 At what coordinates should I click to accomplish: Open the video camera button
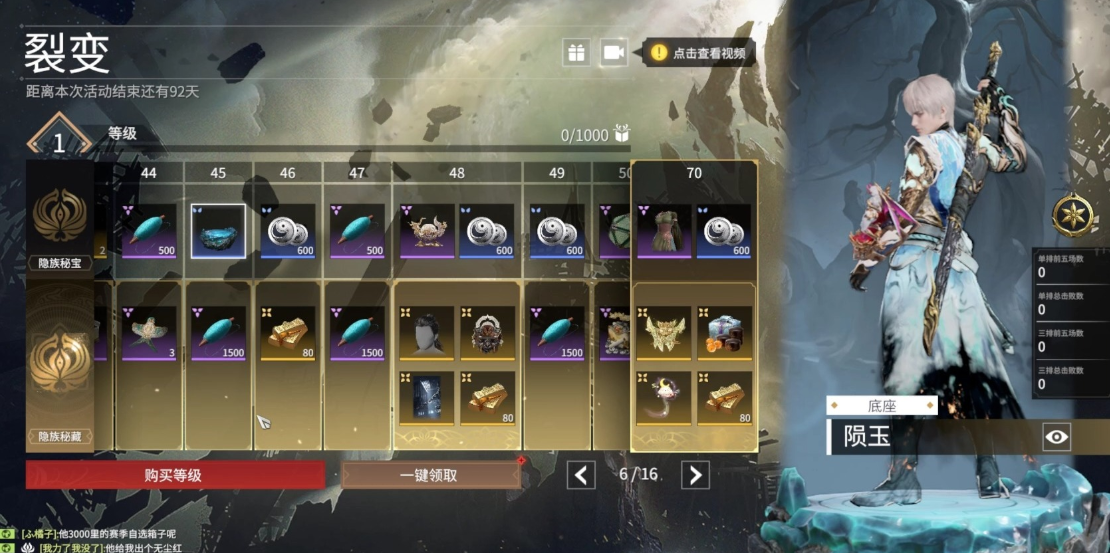[x=613, y=53]
